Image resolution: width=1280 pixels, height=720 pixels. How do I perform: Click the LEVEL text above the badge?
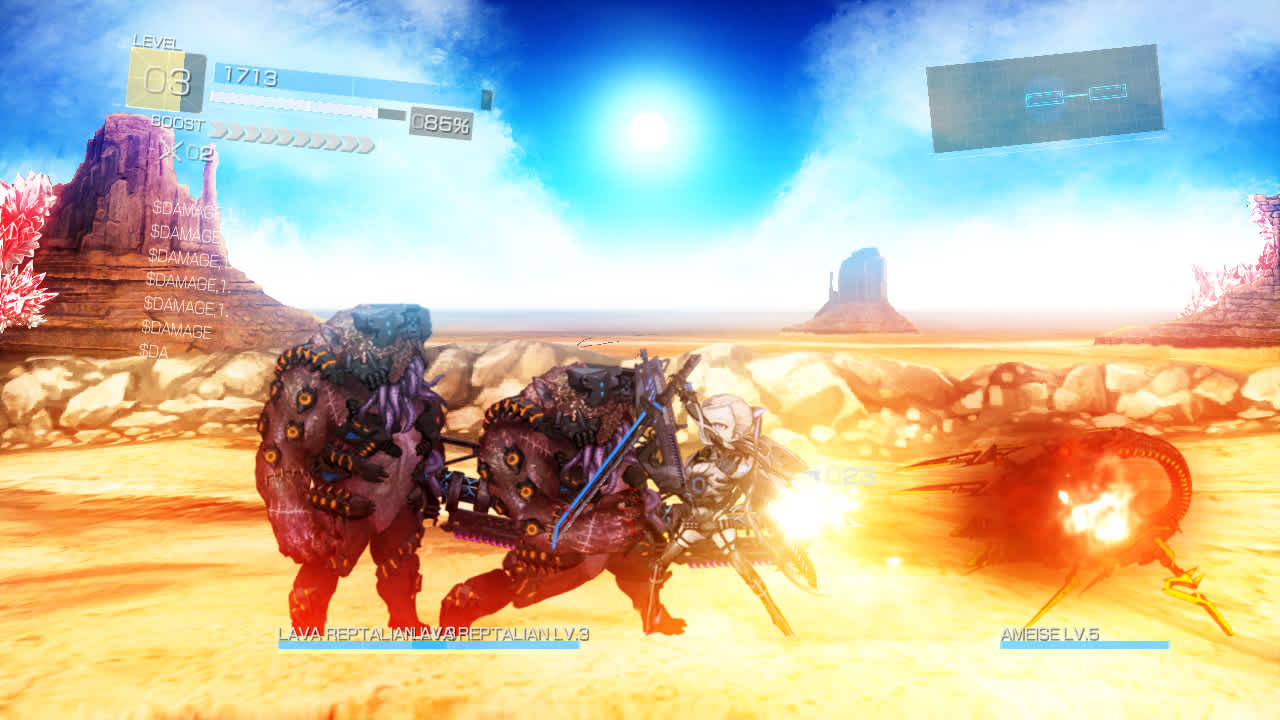click(154, 42)
